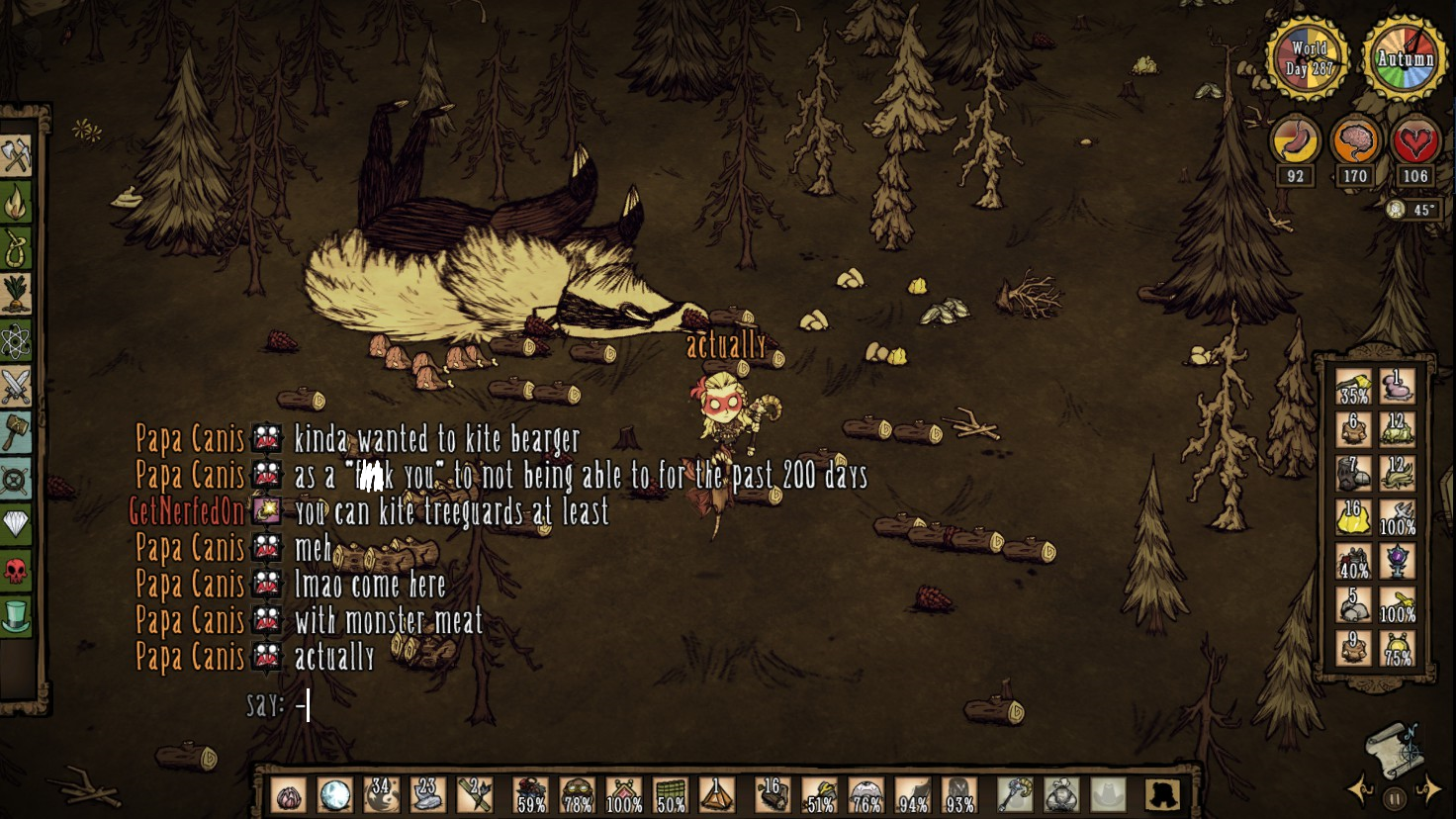Select the 5 rocks backpack slot
The image size is (1456, 819).
[x=1353, y=604]
